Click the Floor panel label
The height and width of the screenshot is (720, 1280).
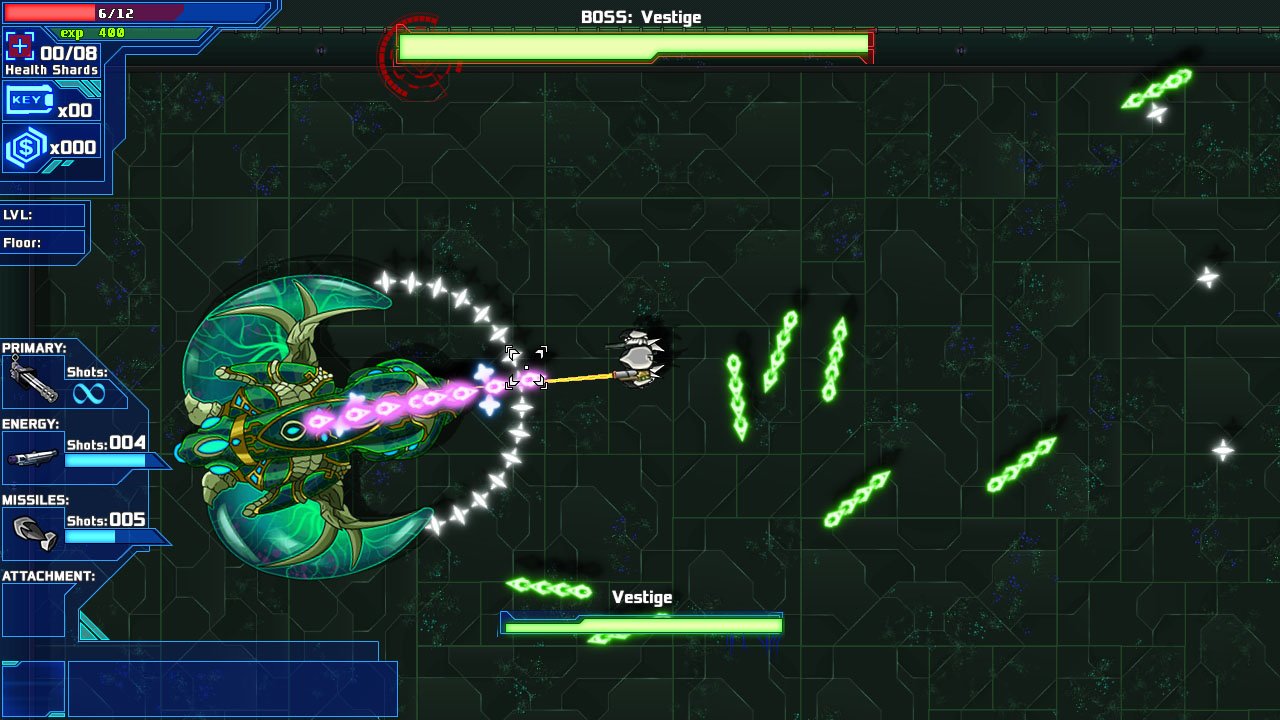21,242
